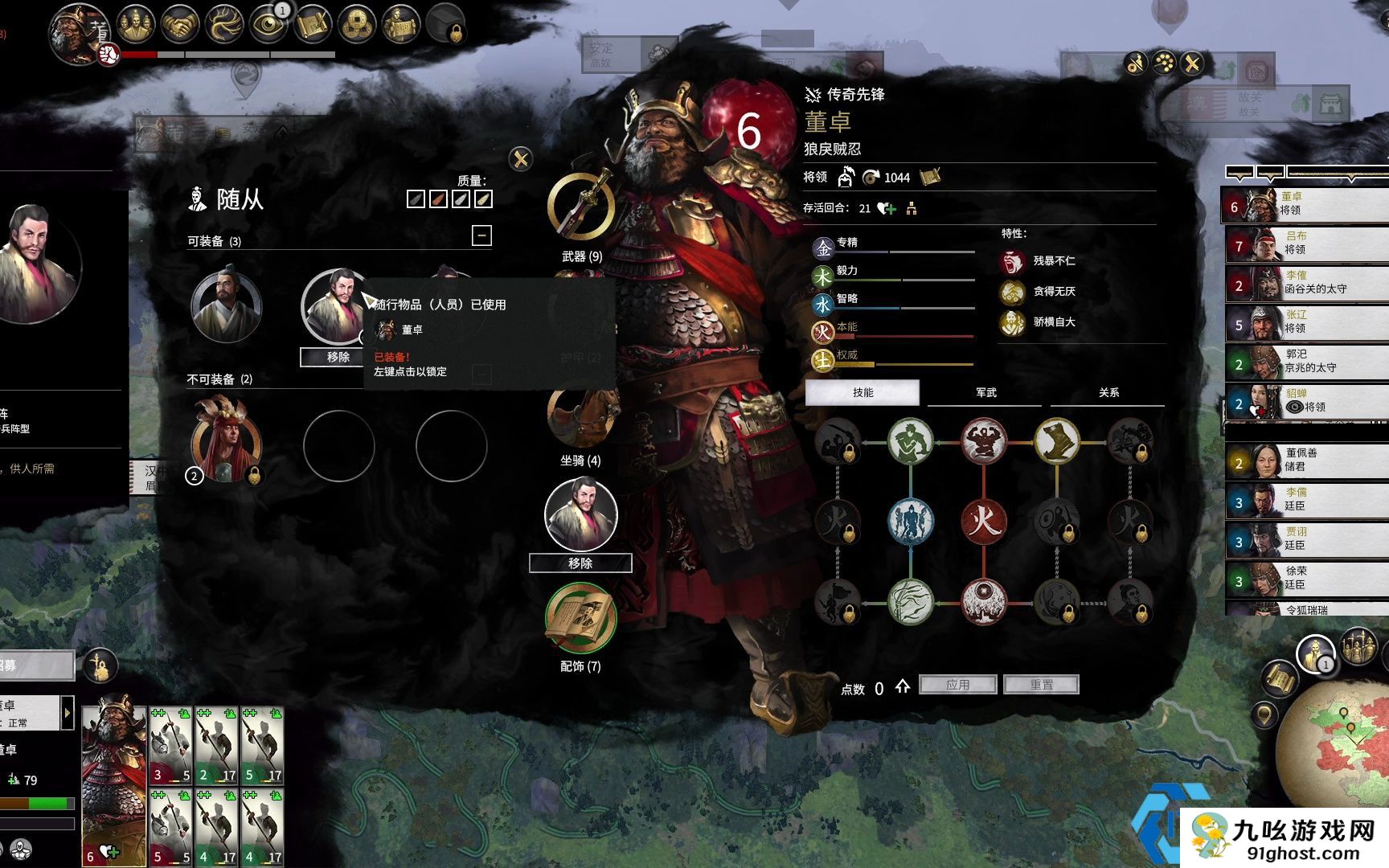Close the retinue panel with the X button

(521, 158)
